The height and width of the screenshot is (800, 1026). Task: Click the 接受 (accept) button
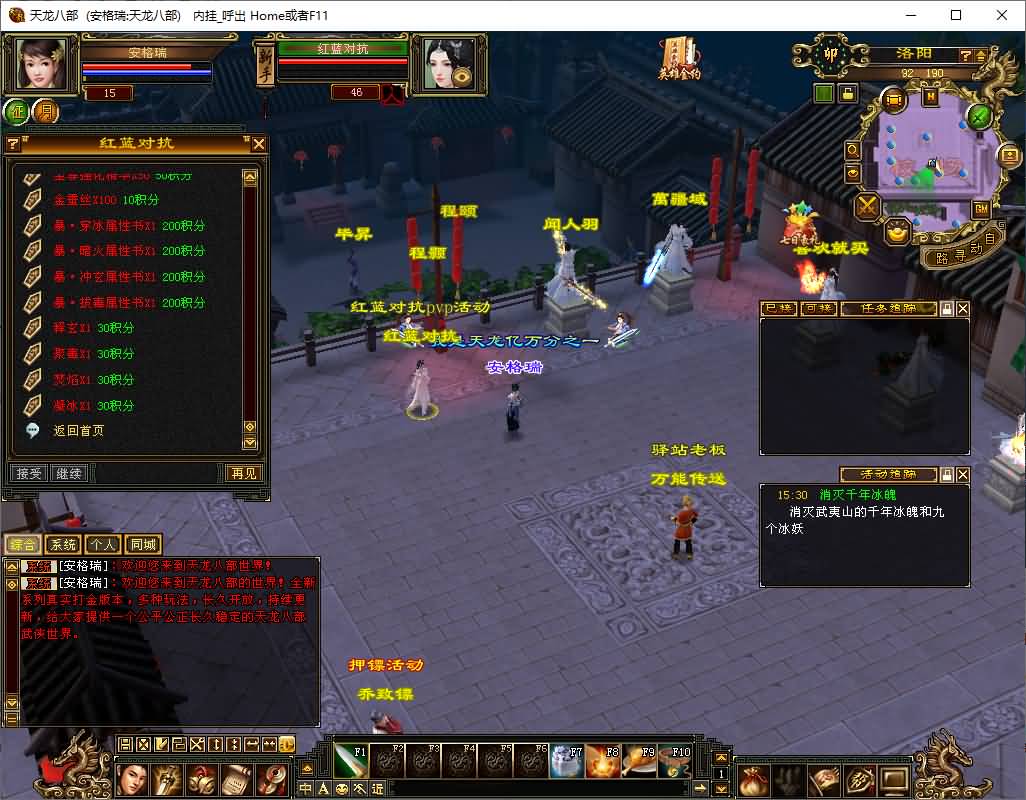29,473
